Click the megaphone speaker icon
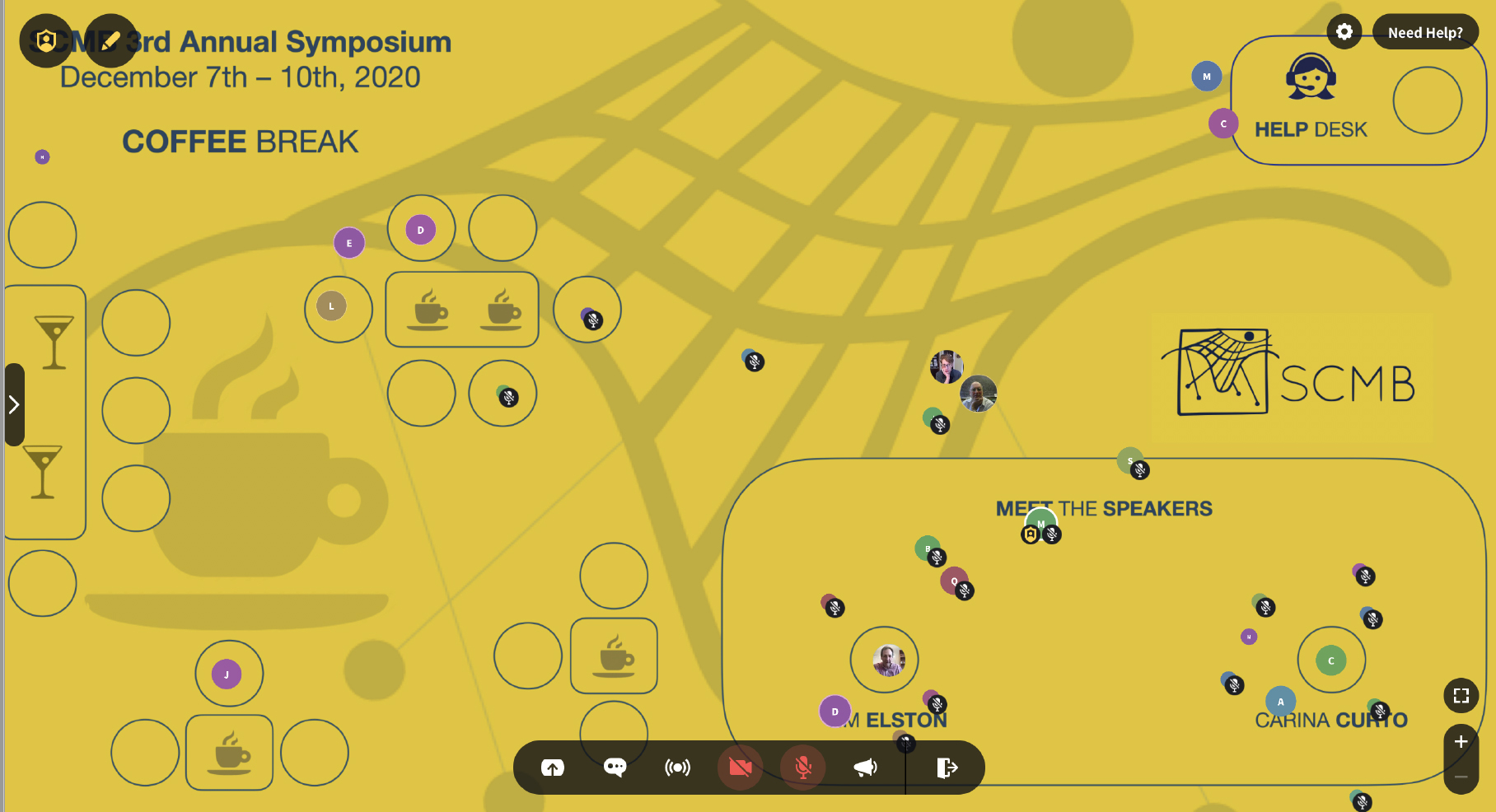This screenshot has width=1496, height=812. tap(865, 767)
